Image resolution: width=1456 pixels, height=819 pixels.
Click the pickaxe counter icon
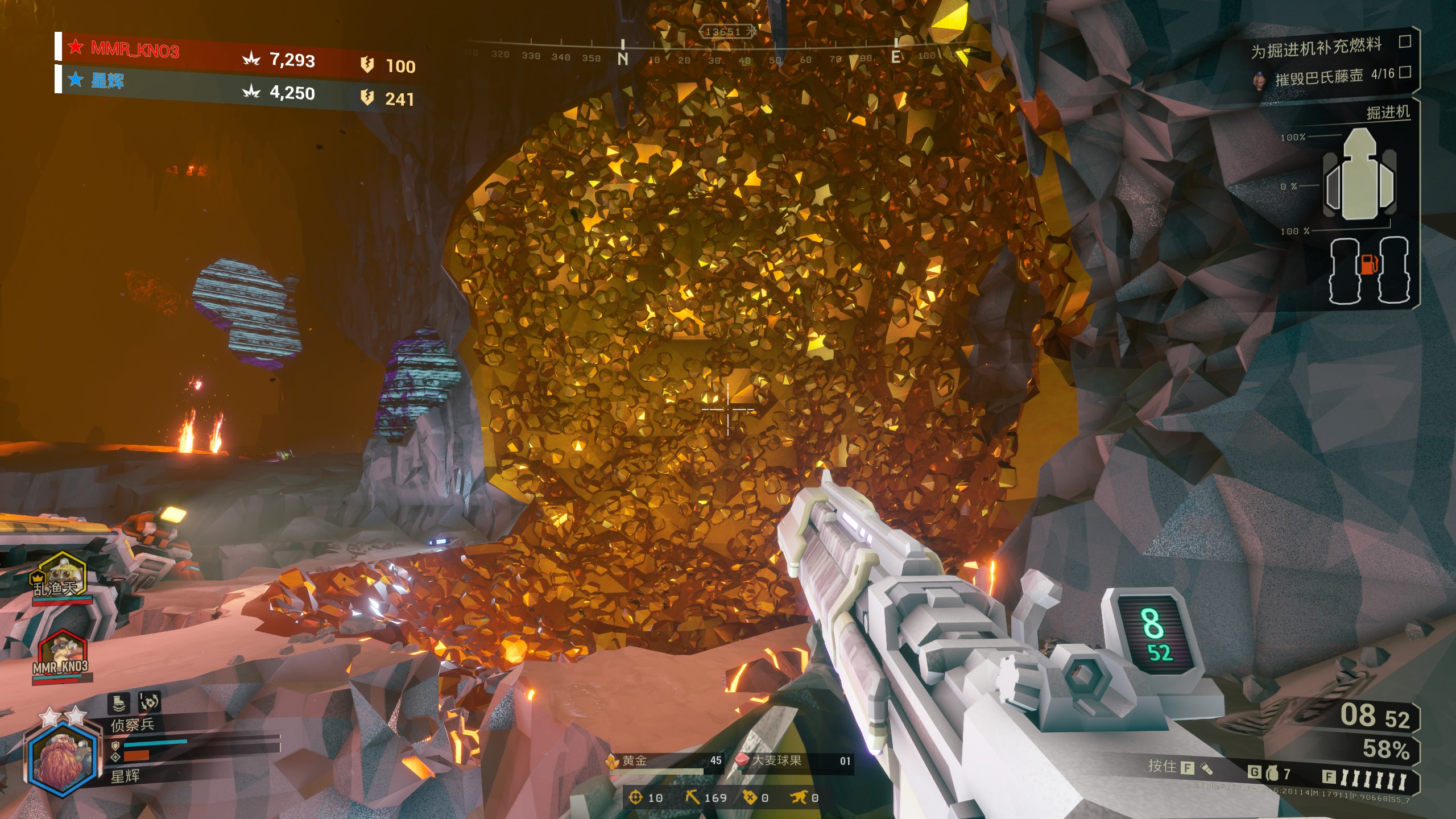click(x=692, y=797)
